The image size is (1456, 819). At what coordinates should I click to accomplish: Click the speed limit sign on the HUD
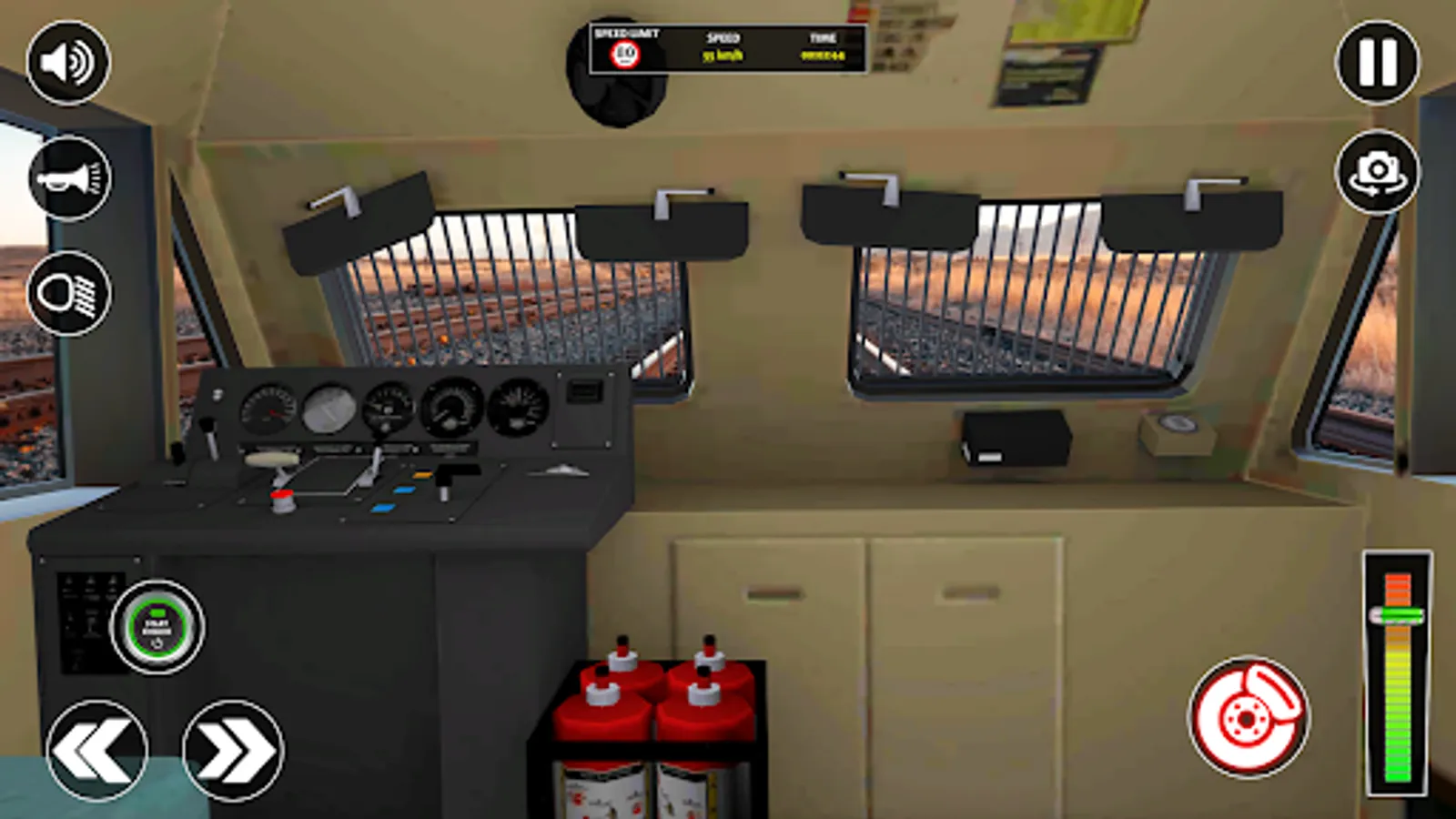click(625, 52)
